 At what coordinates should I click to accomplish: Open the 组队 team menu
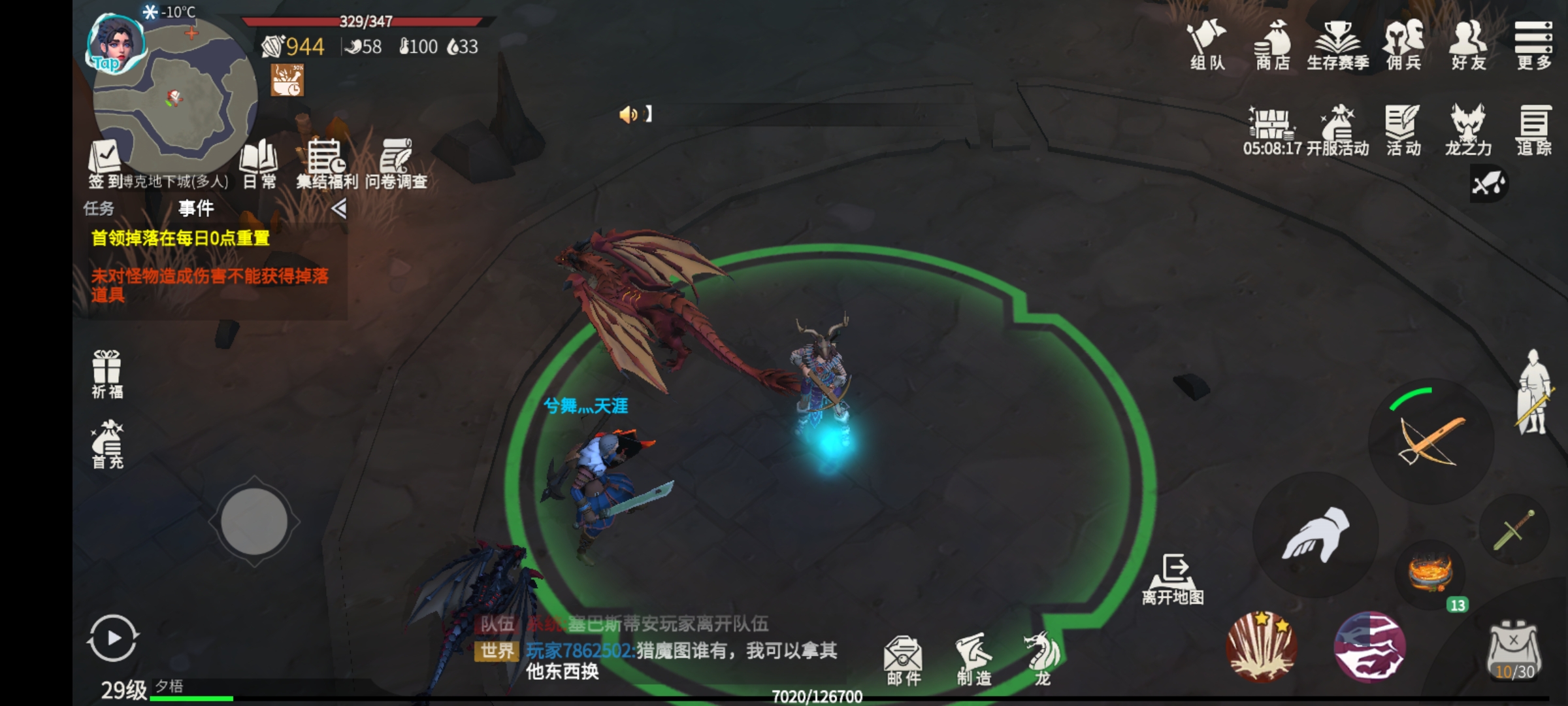(x=1207, y=44)
